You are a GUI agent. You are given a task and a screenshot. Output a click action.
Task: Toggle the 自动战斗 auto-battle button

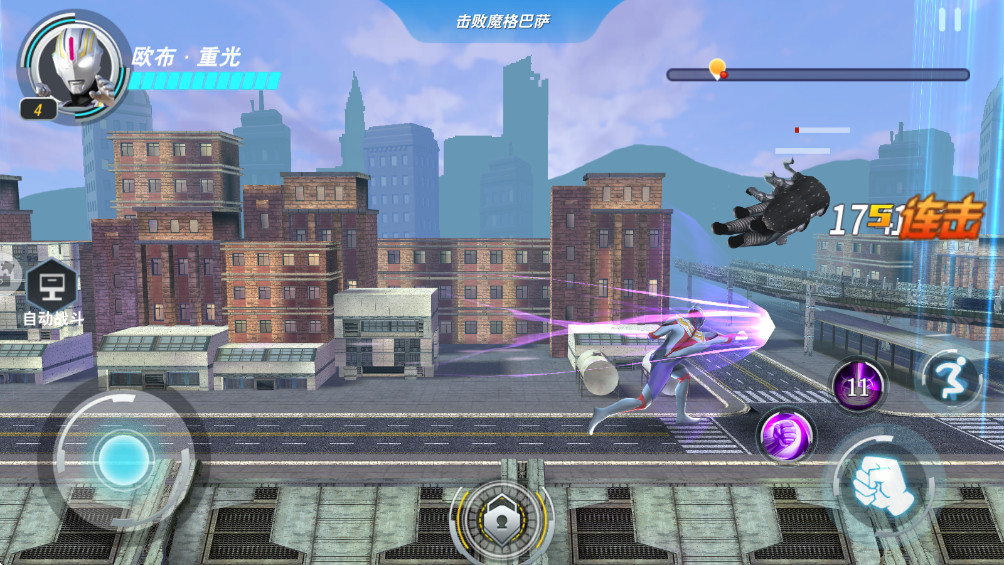pyautogui.click(x=52, y=294)
